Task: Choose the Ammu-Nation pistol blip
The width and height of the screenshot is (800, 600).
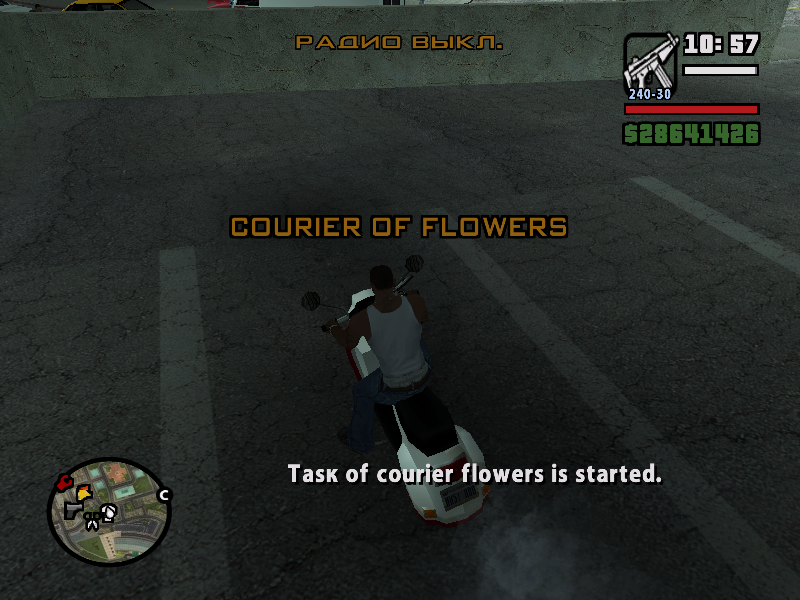Action: pos(74,510)
